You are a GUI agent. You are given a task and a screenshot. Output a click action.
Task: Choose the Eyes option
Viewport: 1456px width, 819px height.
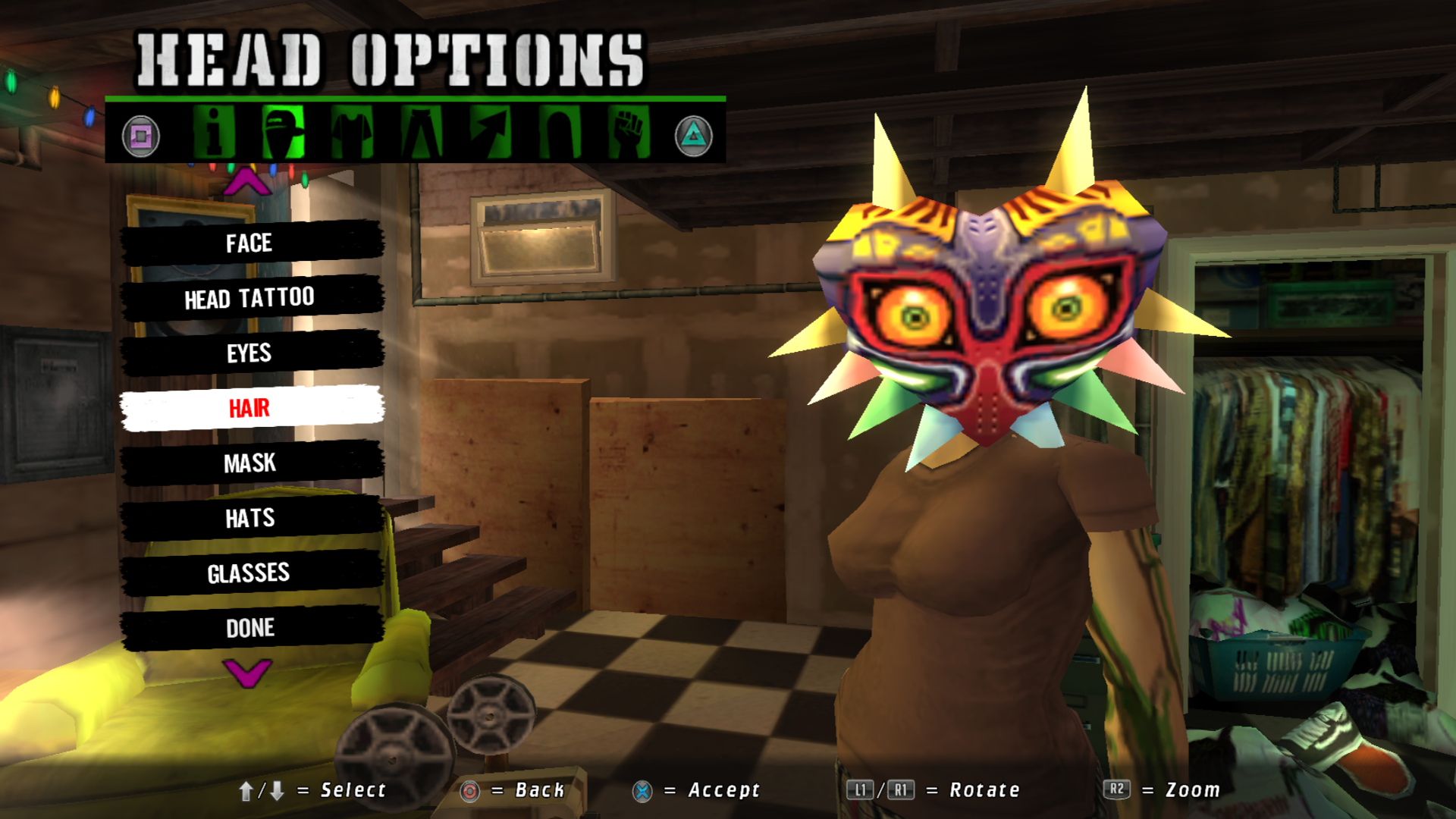250,353
